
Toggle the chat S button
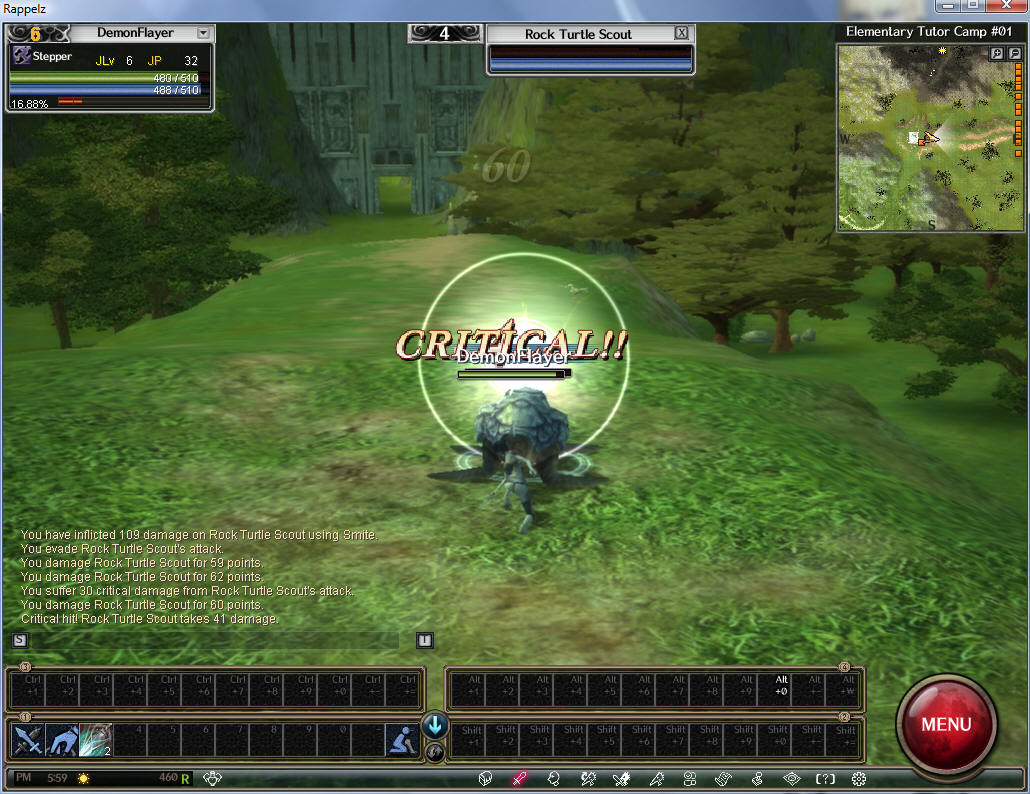20,640
